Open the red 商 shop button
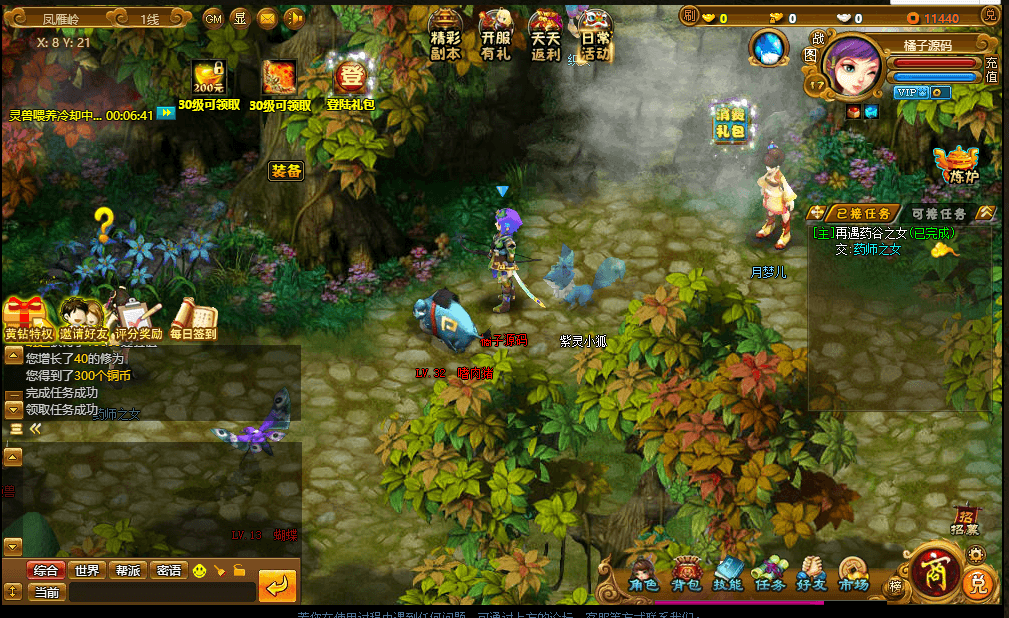This screenshot has width=1009, height=618. tap(933, 571)
